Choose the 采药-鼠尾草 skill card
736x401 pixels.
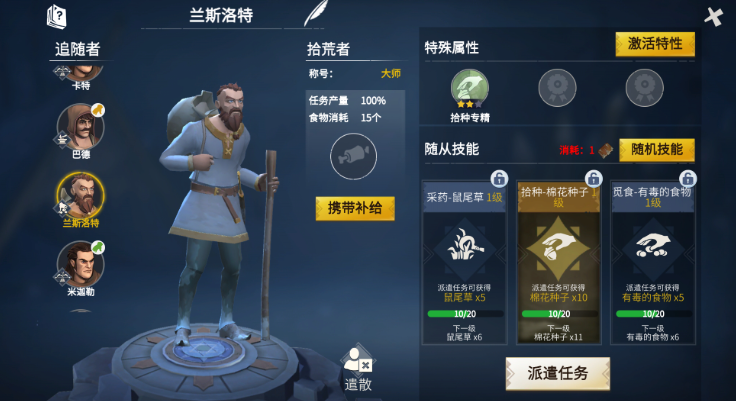[467, 265]
